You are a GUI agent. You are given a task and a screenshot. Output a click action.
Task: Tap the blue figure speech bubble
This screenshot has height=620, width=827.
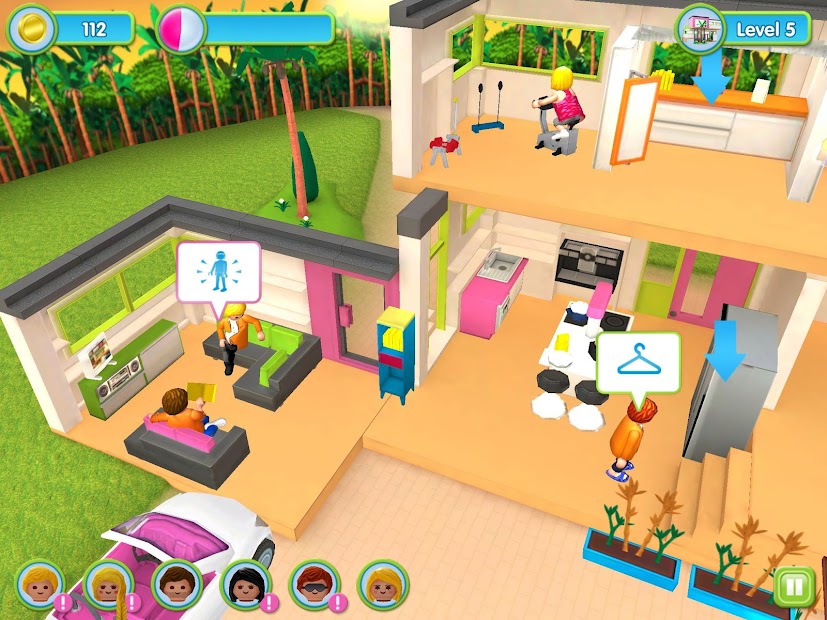click(x=218, y=270)
